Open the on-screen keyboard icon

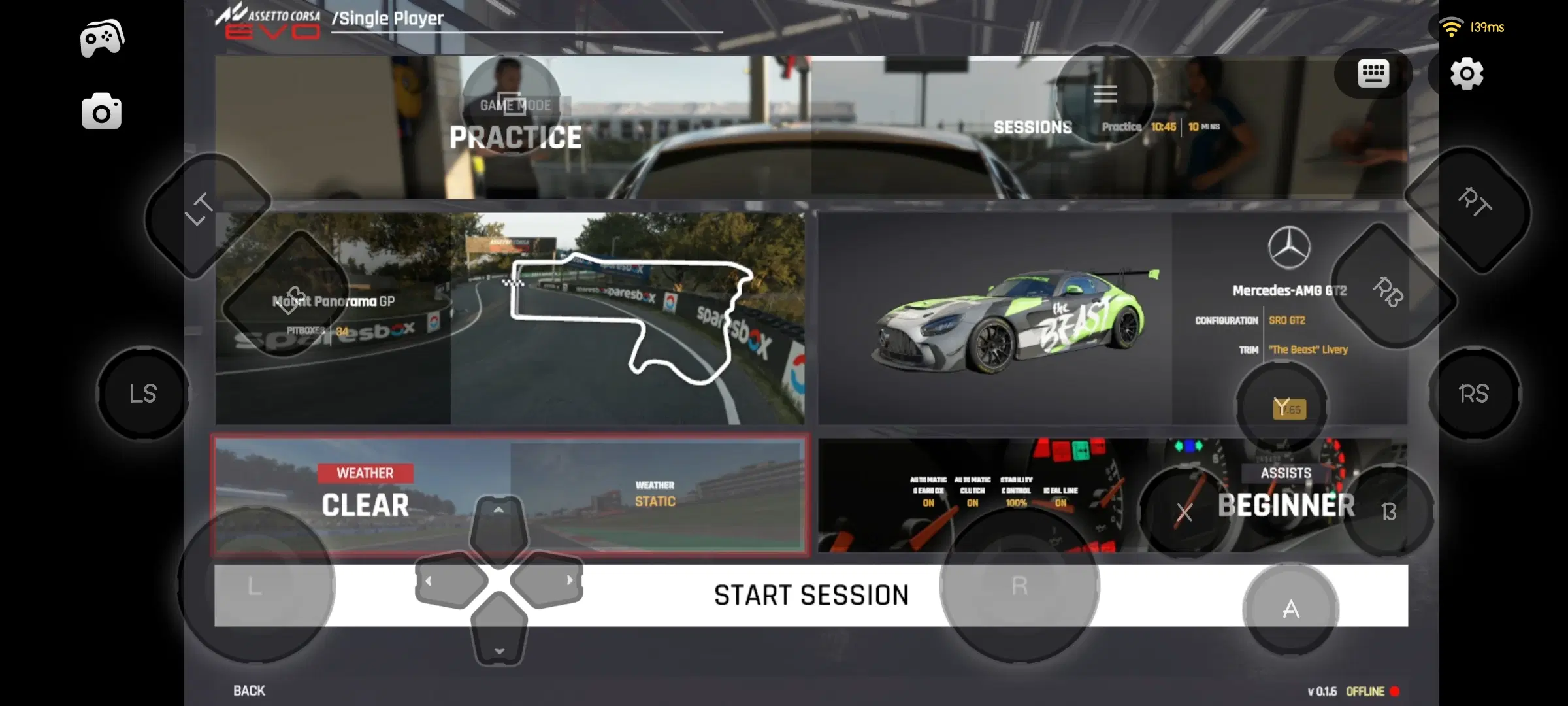point(1372,73)
